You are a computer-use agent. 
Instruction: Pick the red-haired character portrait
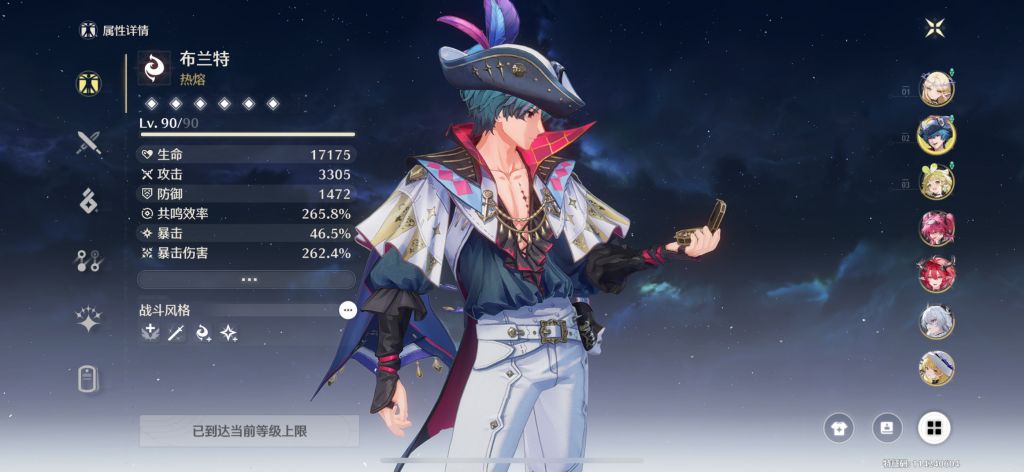(937, 274)
